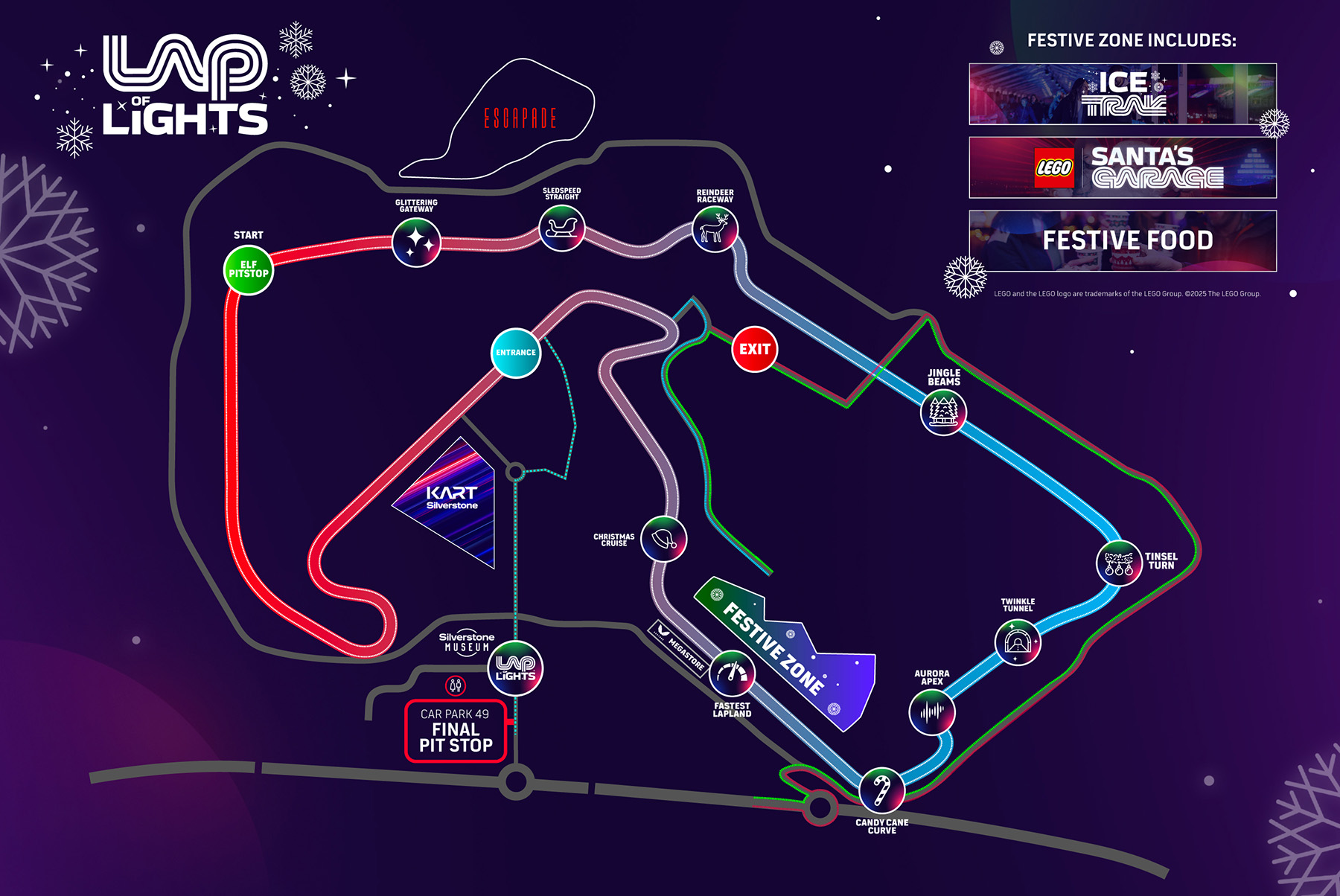1340x896 pixels.
Task: Choose the Aurora Apex soundwave marker
Action: (x=931, y=712)
